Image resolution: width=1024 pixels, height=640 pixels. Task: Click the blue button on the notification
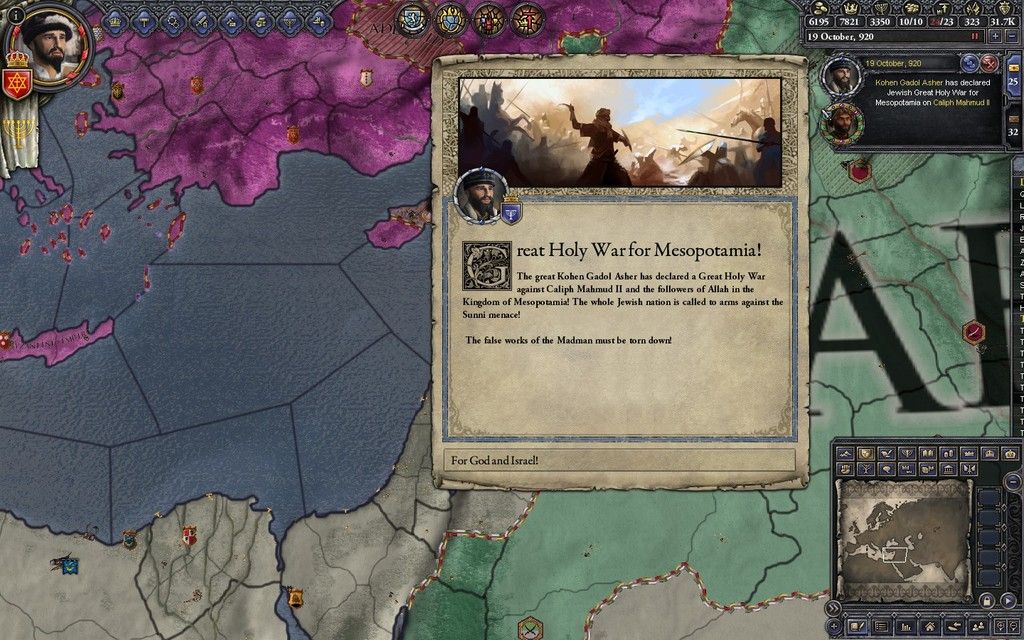point(970,63)
